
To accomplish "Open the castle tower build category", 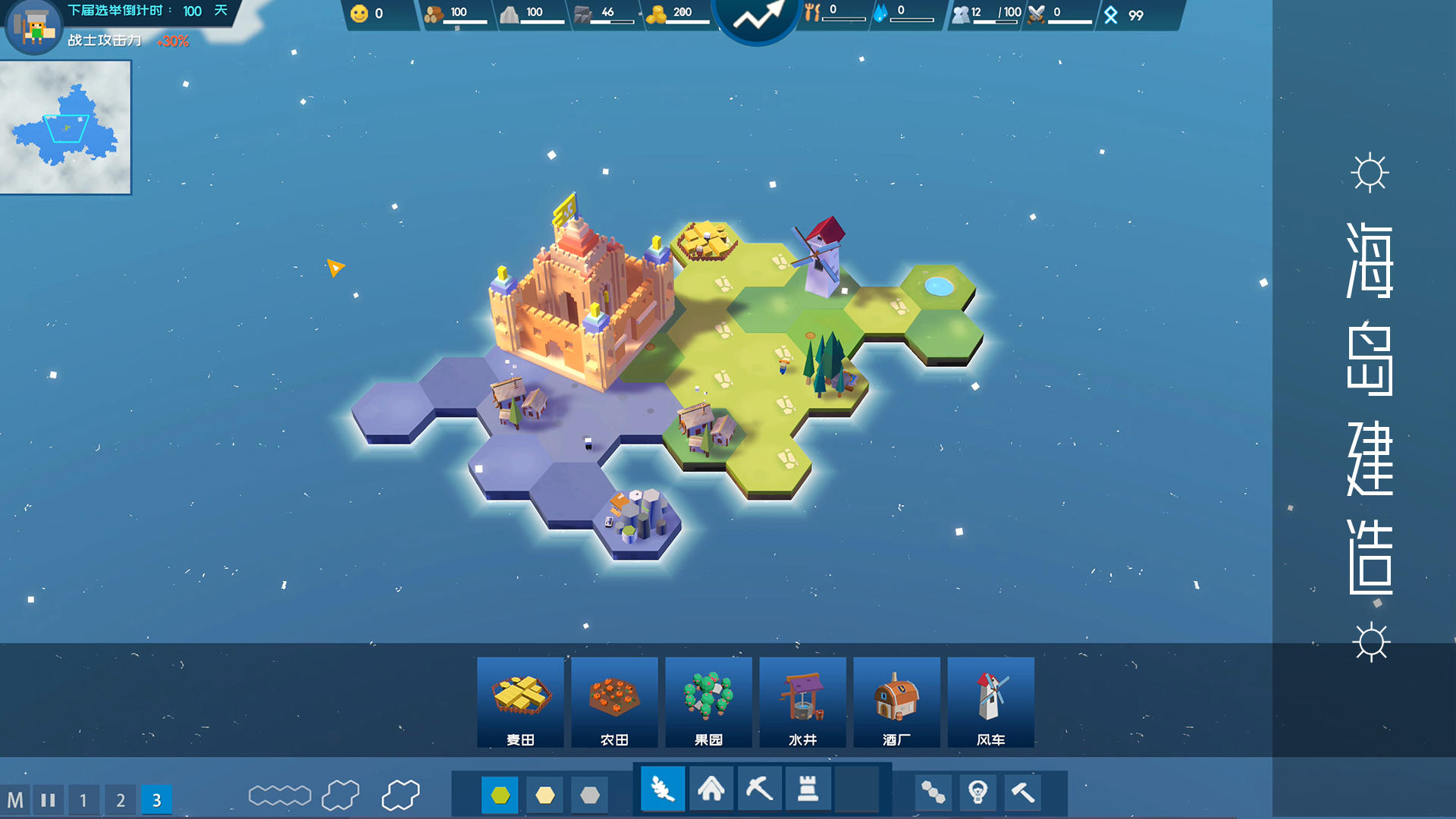I will 808,790.
